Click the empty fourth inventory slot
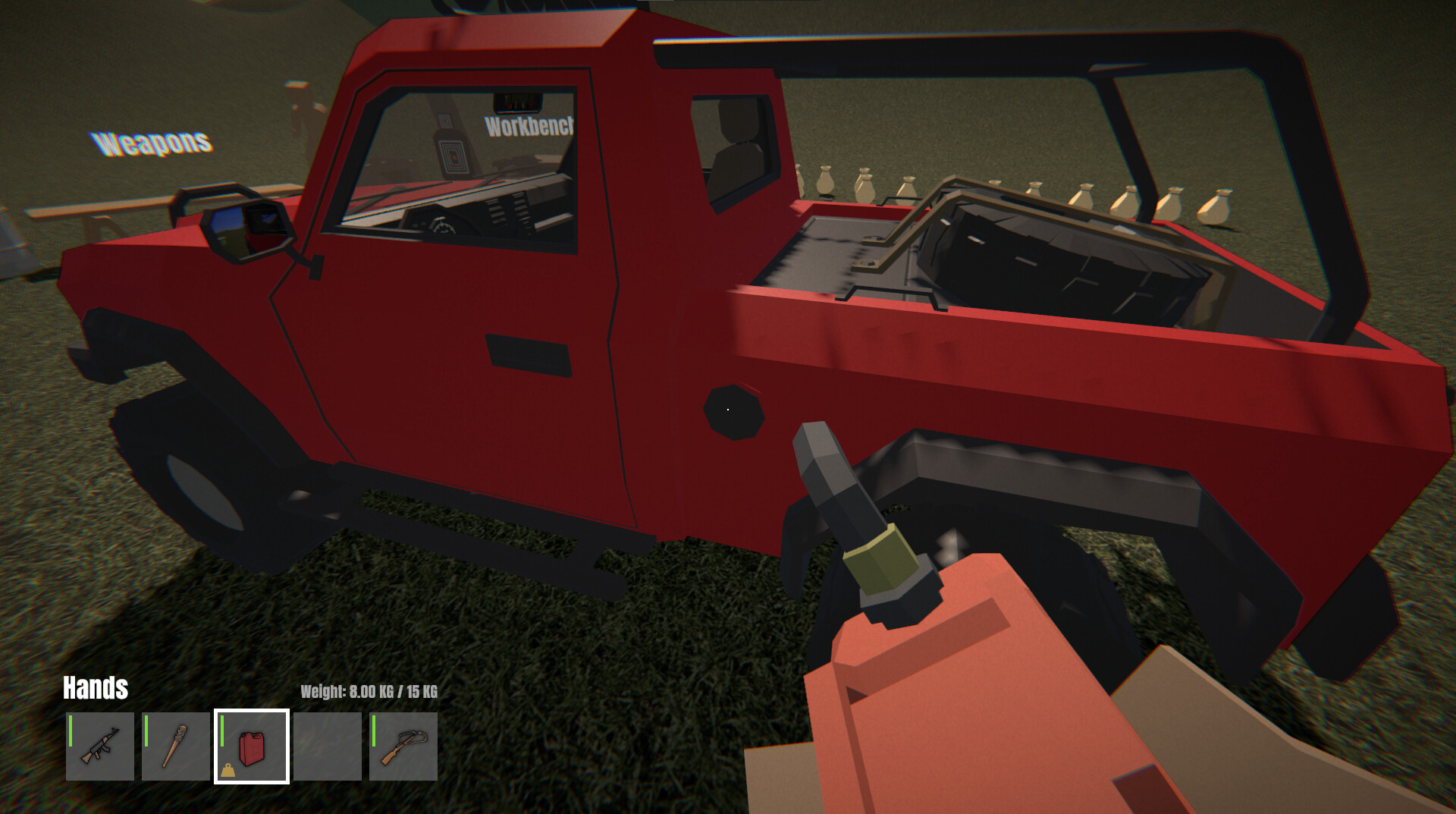This screenshot has width=1456, height=814. [326, 747]
